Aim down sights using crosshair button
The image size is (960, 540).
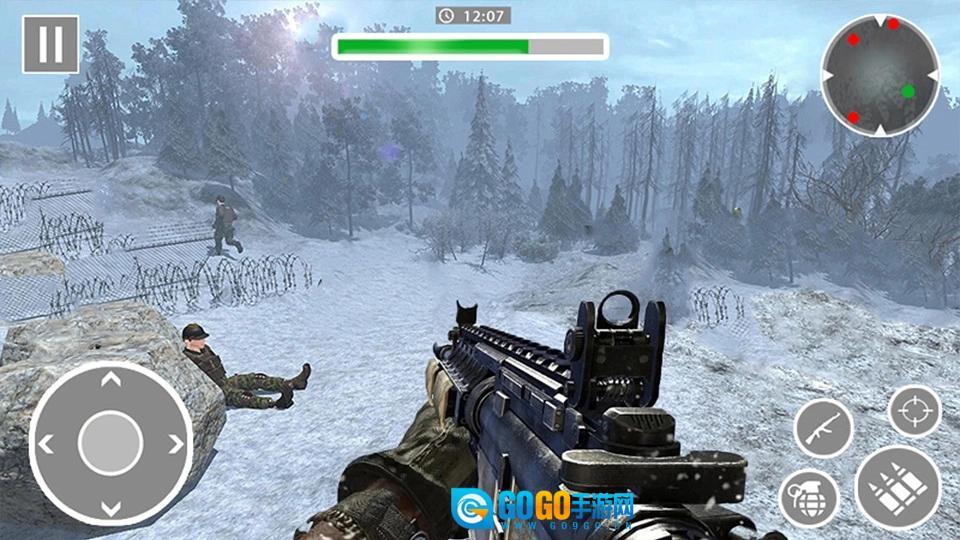pyautogui.click(x=915, y=411)
